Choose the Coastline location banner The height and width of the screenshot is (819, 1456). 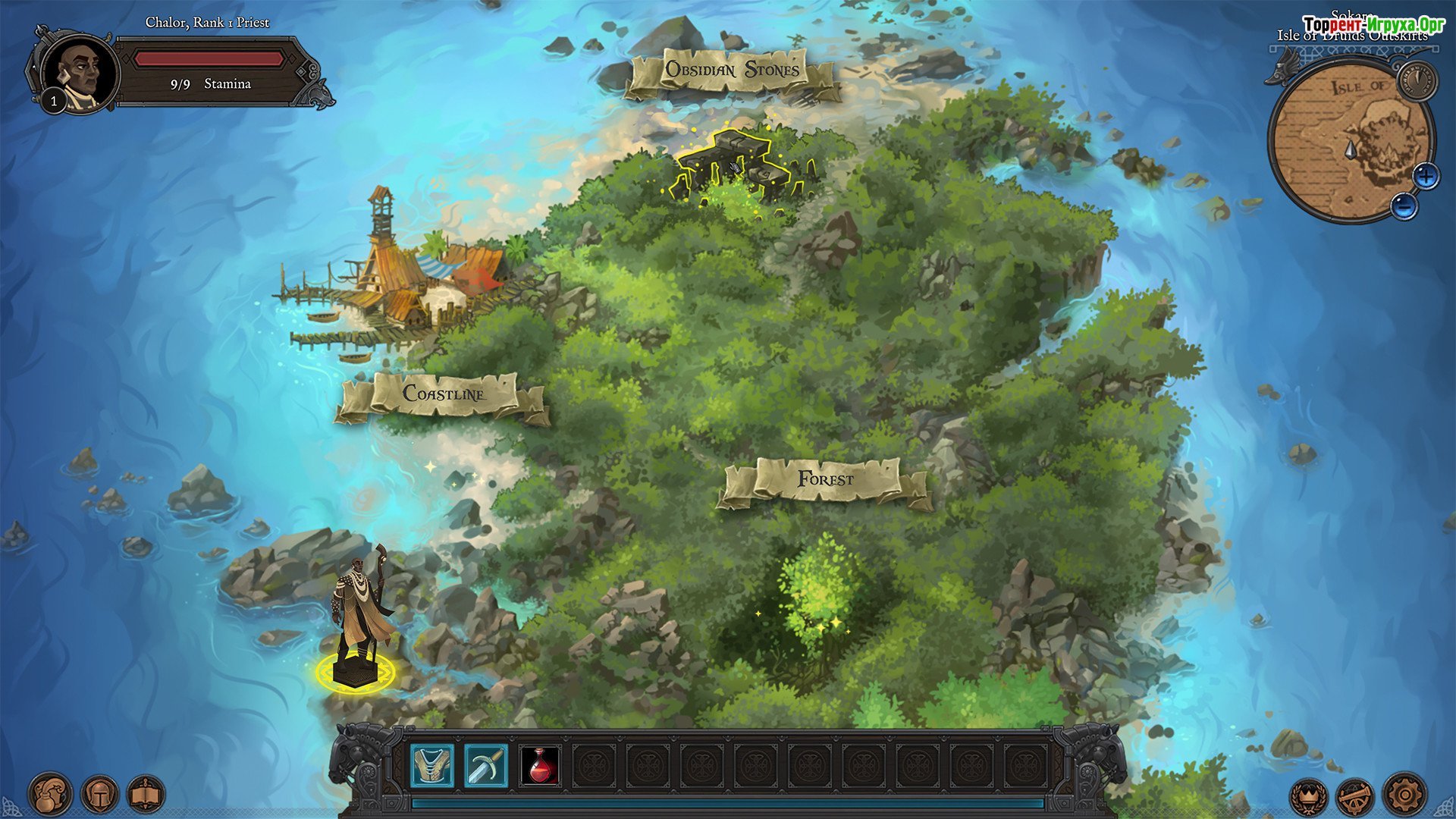pyautogui.click(x=444, y=394)
